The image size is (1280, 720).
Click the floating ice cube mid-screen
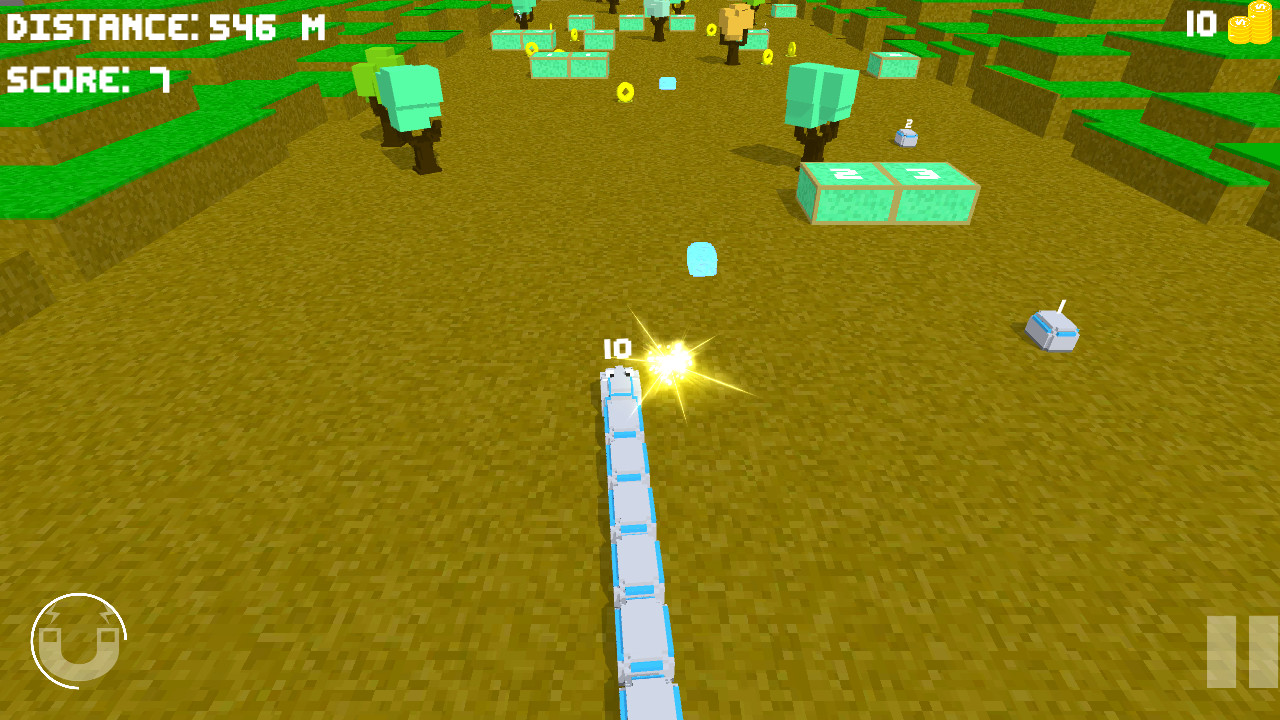click(x=703, y=257)
